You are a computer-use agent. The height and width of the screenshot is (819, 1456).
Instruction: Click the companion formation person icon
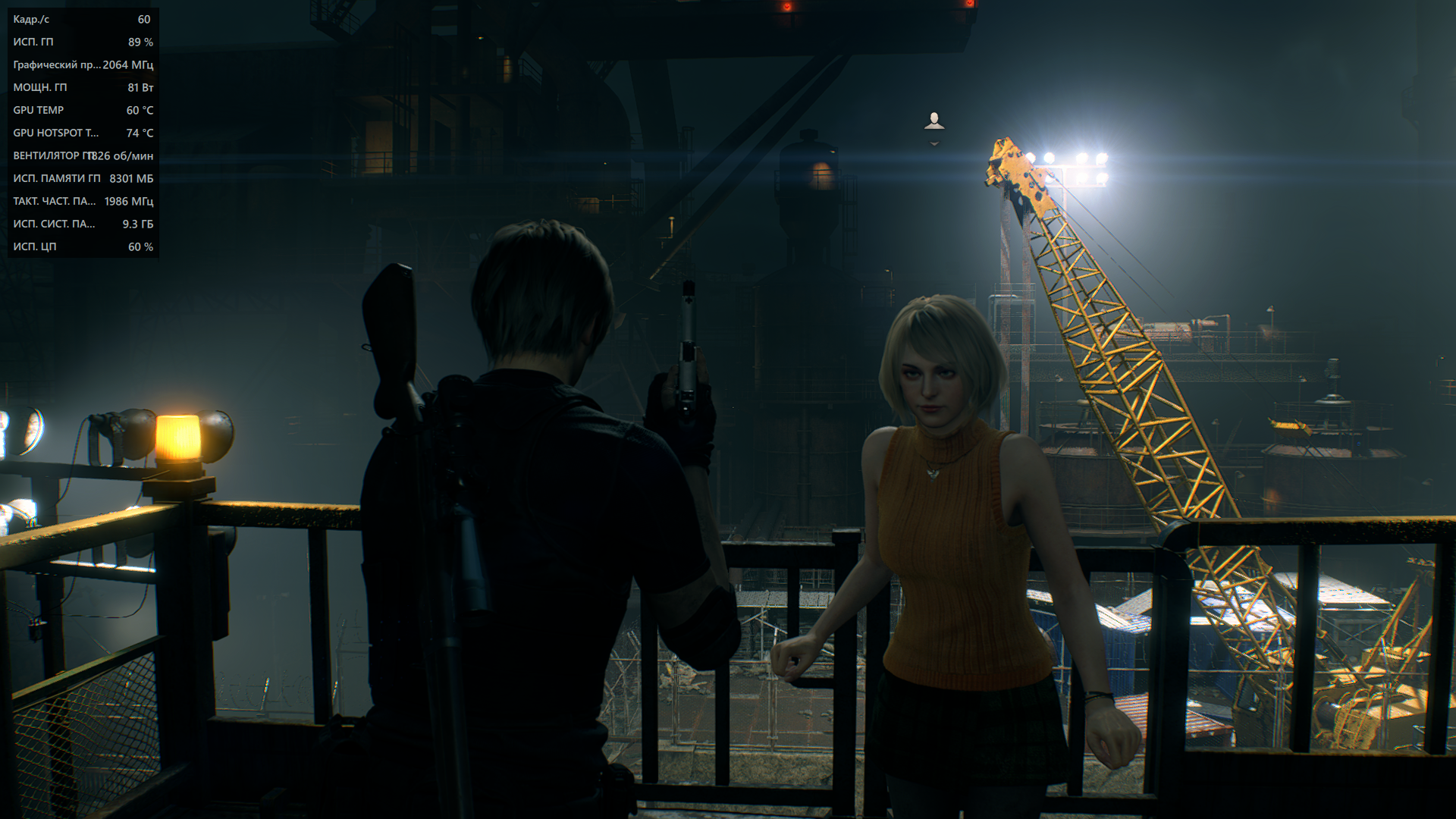pyautogui.click(x=934, y=121)
